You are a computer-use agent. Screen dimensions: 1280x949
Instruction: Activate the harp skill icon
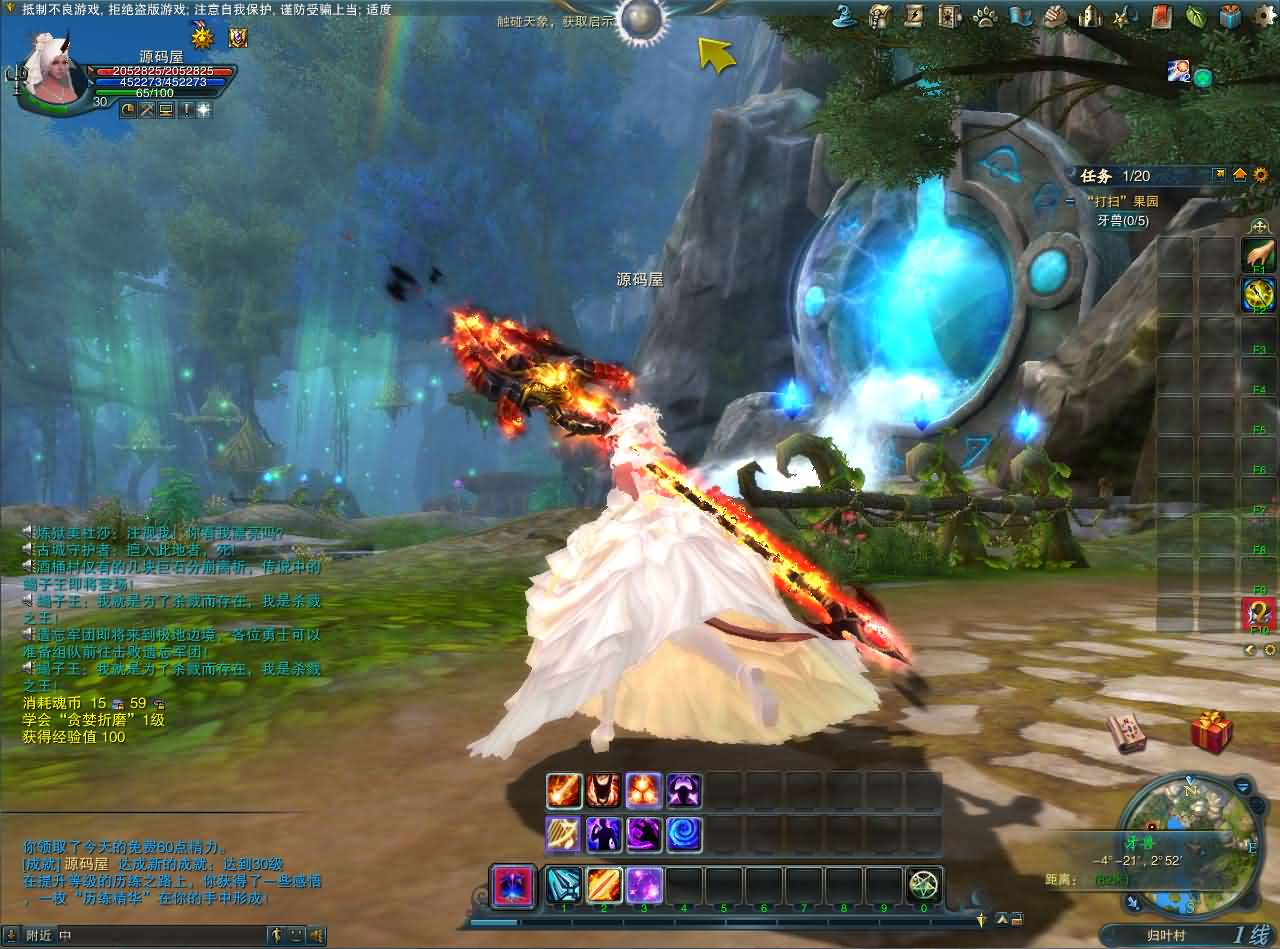click(x=562, y=832)
